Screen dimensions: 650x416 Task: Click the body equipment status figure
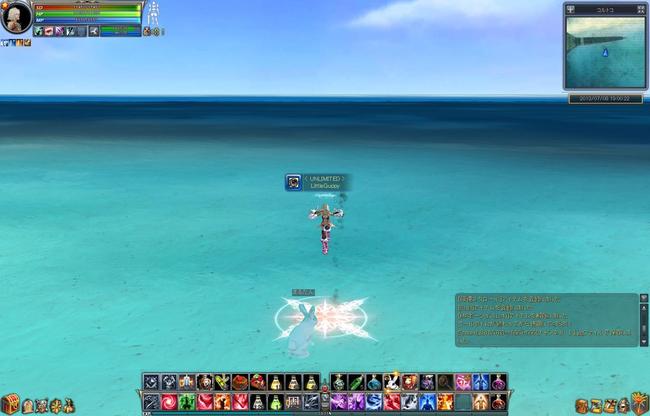153,14
